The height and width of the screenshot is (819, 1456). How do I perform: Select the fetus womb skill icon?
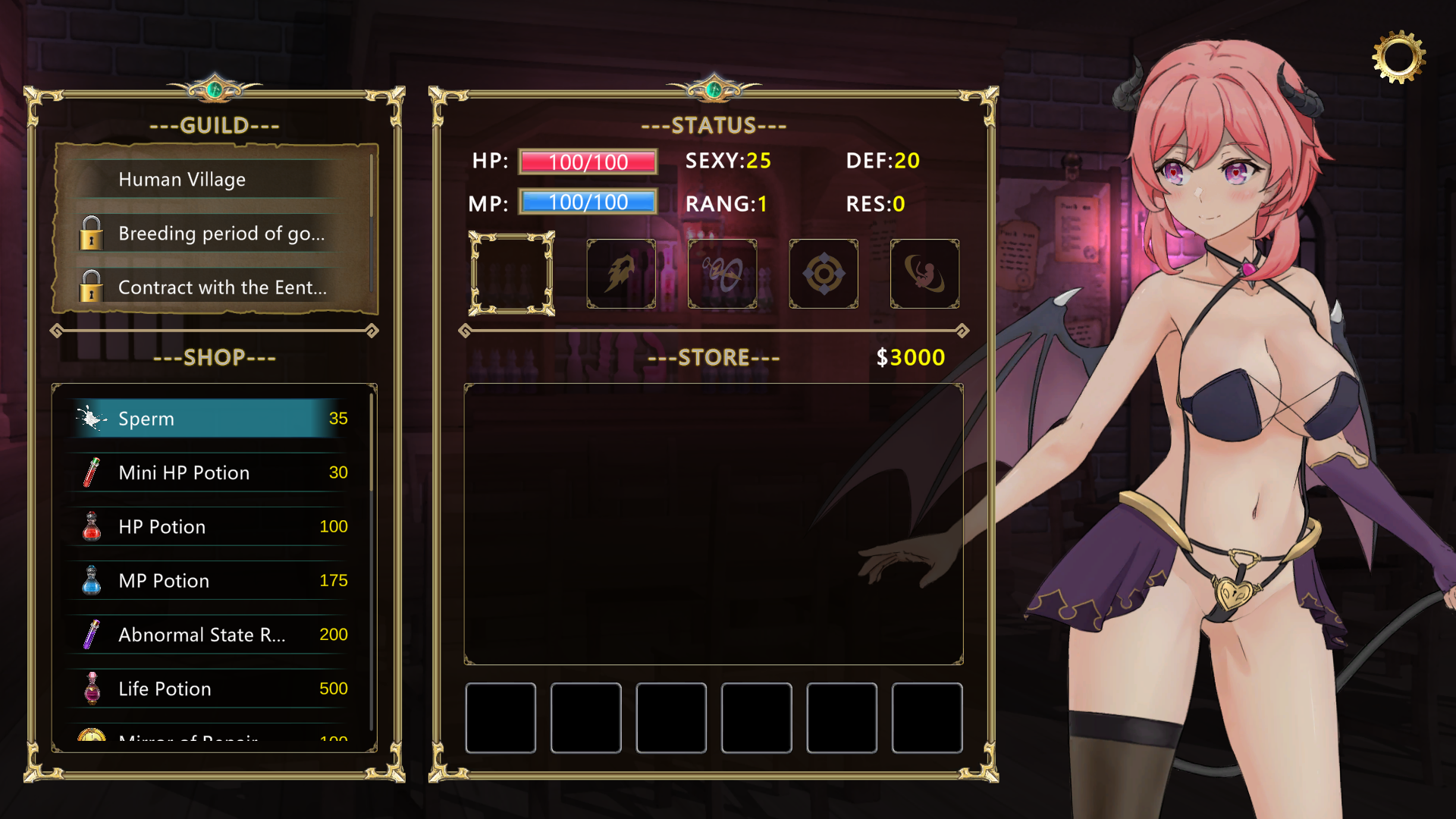pos(924,274)
